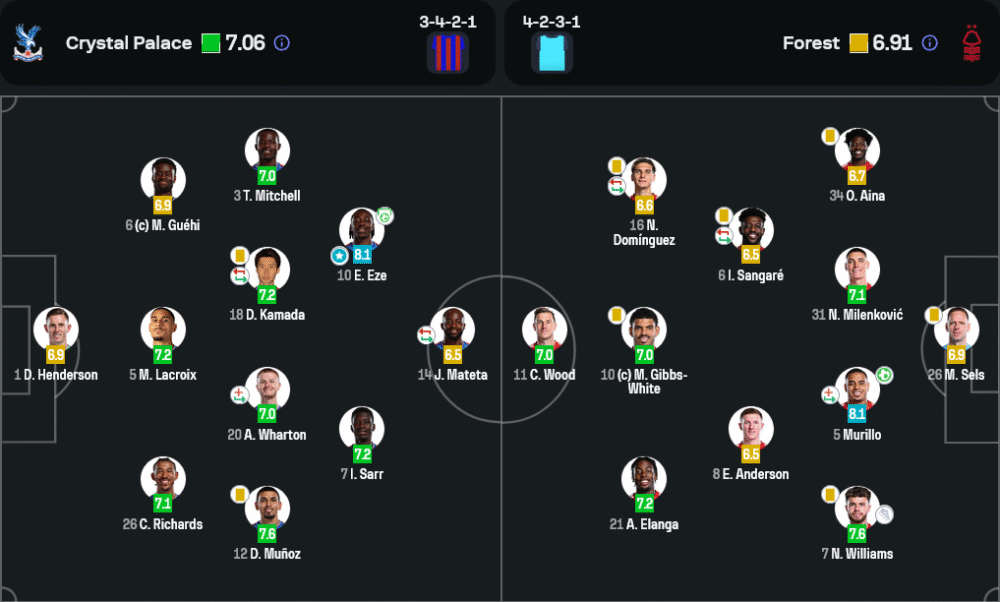Open Forest rating info icon
Viewport: 1000px width, 602px height.
coord(930,43)
